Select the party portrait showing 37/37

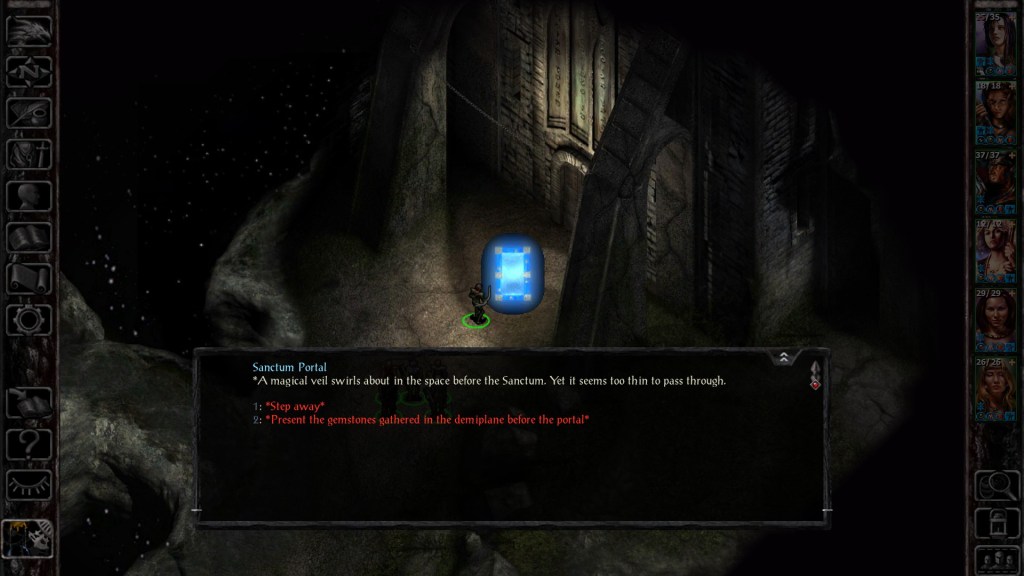[x=995, y=181]
